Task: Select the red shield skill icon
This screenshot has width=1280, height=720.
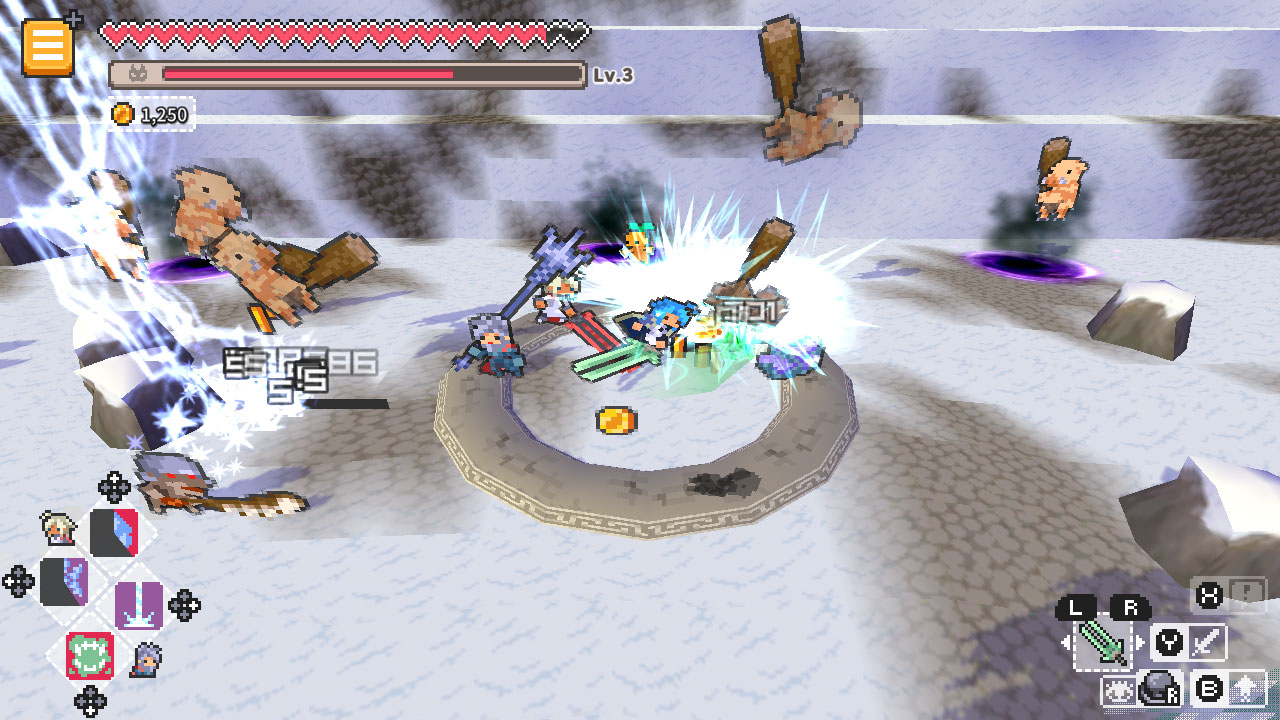Action: coord(113,533)
